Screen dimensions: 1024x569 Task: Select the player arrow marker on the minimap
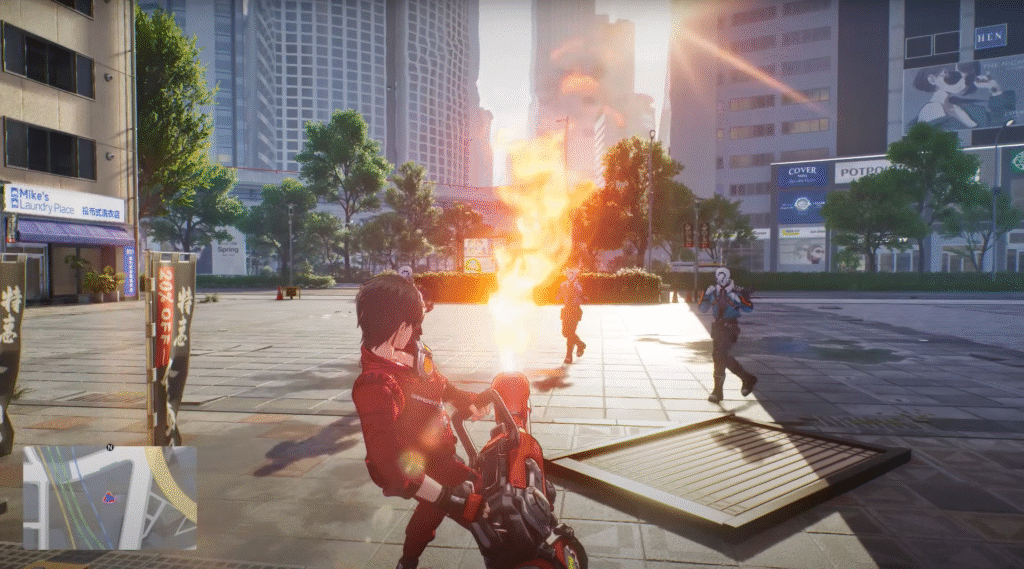tap(108, 497)
